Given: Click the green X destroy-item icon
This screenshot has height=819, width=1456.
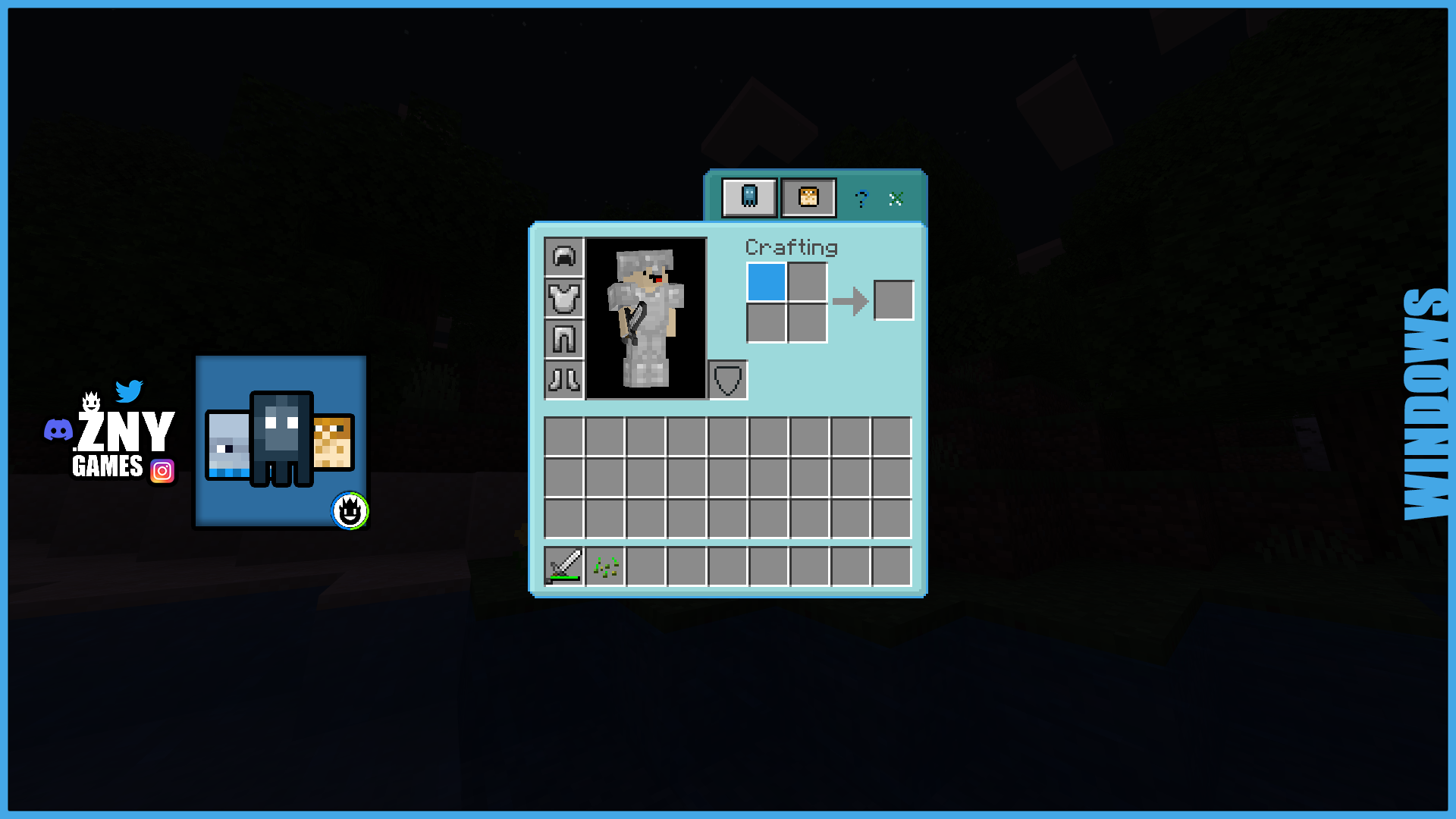Looking at the screenshot, I should click(897, 199).
